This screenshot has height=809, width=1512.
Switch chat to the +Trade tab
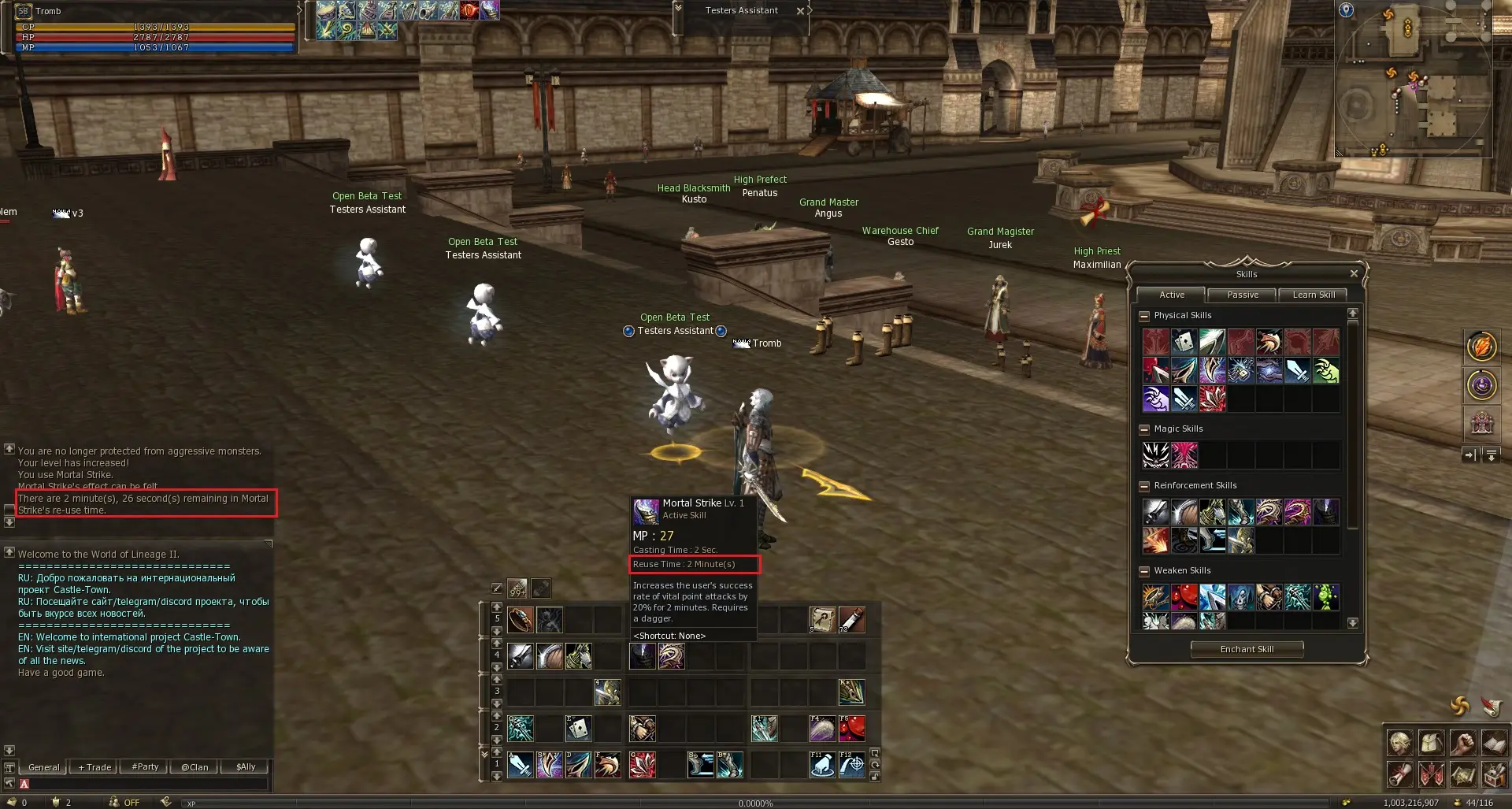[x=94, y=767]
